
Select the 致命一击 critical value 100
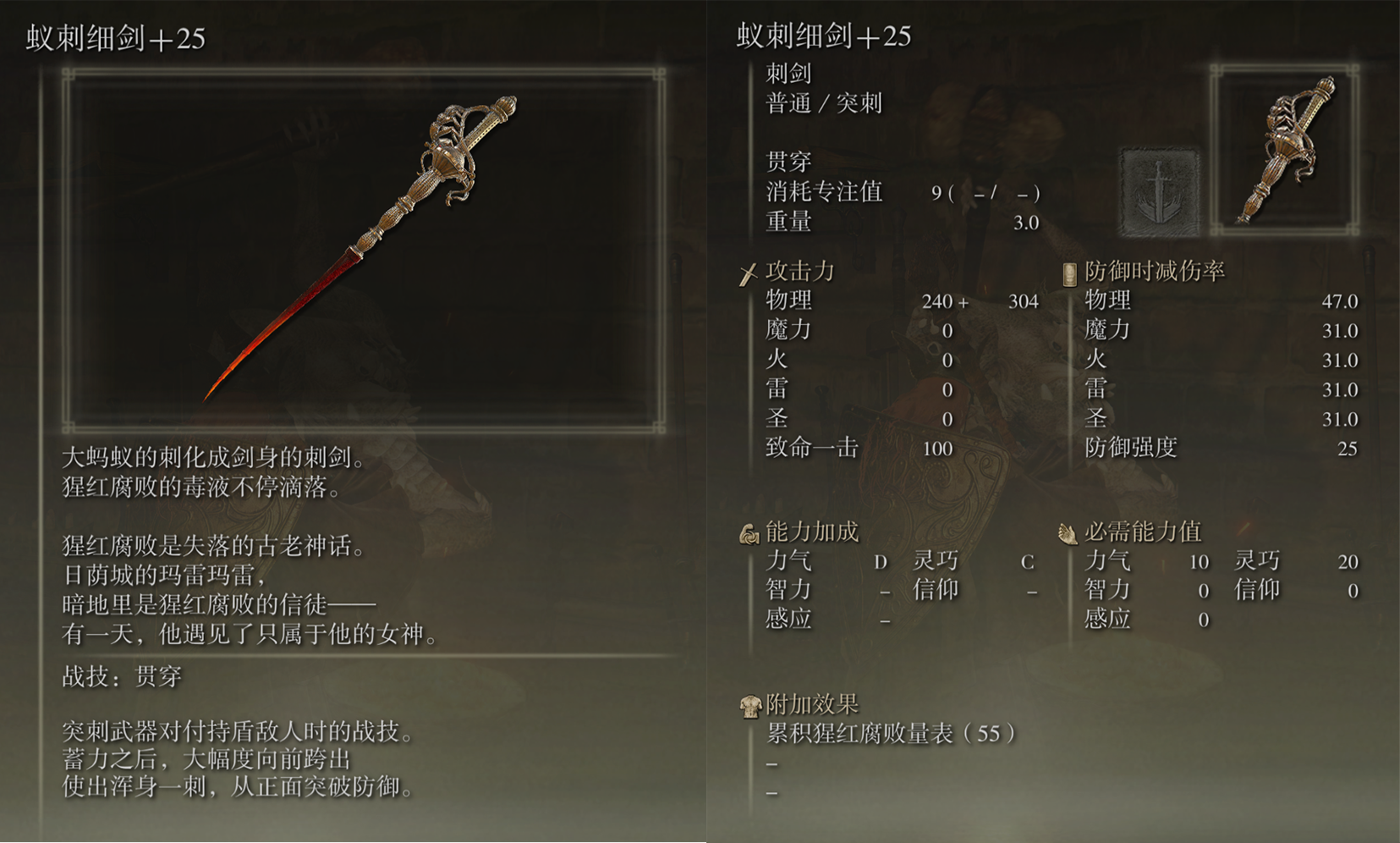point(939,449)
